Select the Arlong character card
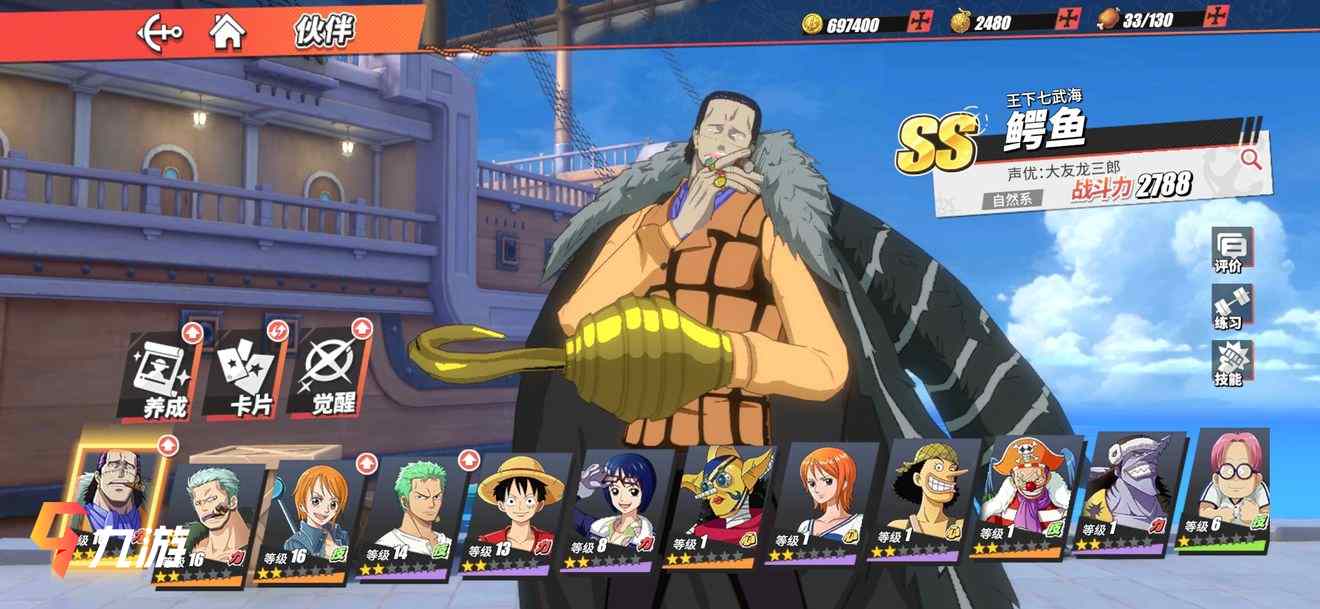This screenshot has height=609, width=1320. (1127, 495)
